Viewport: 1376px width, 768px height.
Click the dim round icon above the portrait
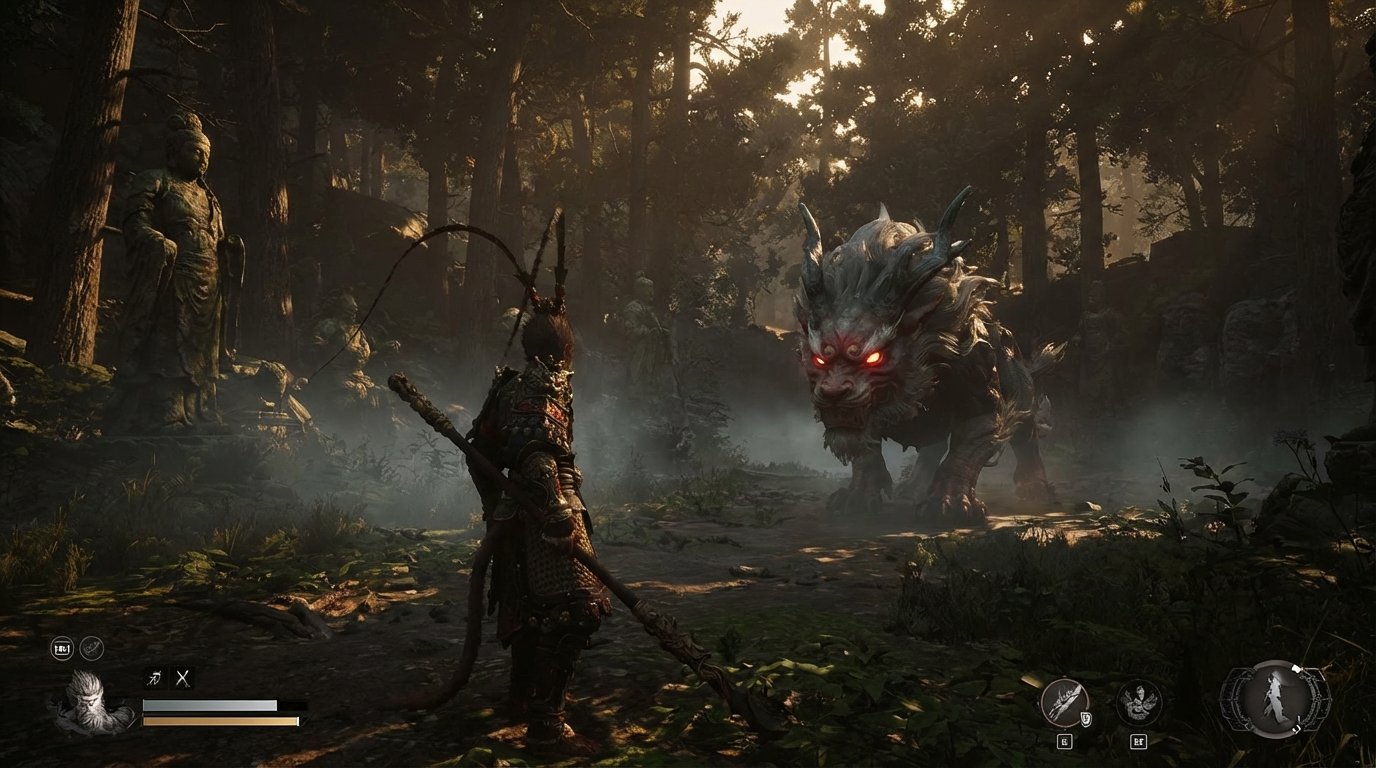pos(92,648)
